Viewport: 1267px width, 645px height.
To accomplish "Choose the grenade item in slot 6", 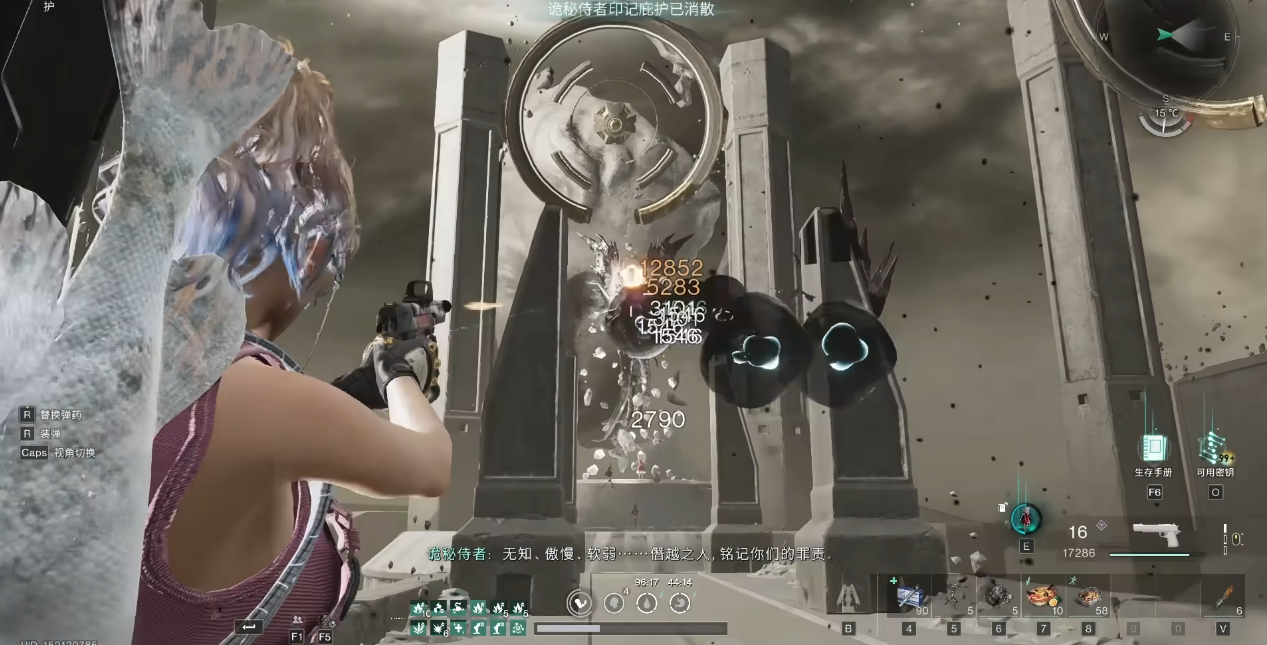I will (998, 596).
